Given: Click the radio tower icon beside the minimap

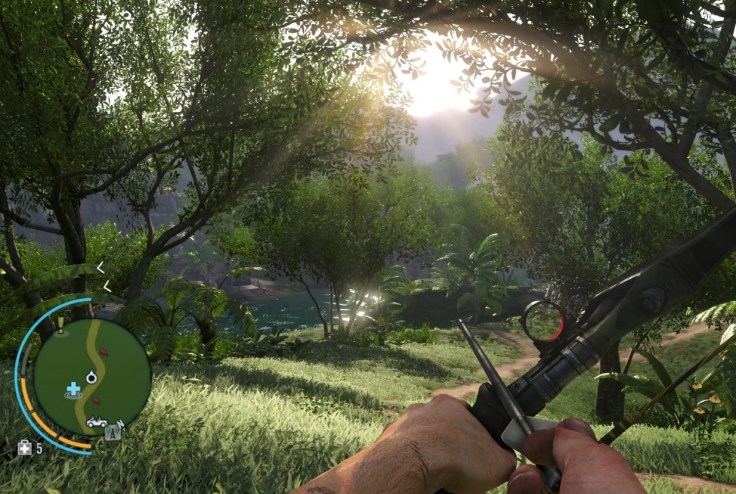Looking at the screenshot, I should (113, 433).
